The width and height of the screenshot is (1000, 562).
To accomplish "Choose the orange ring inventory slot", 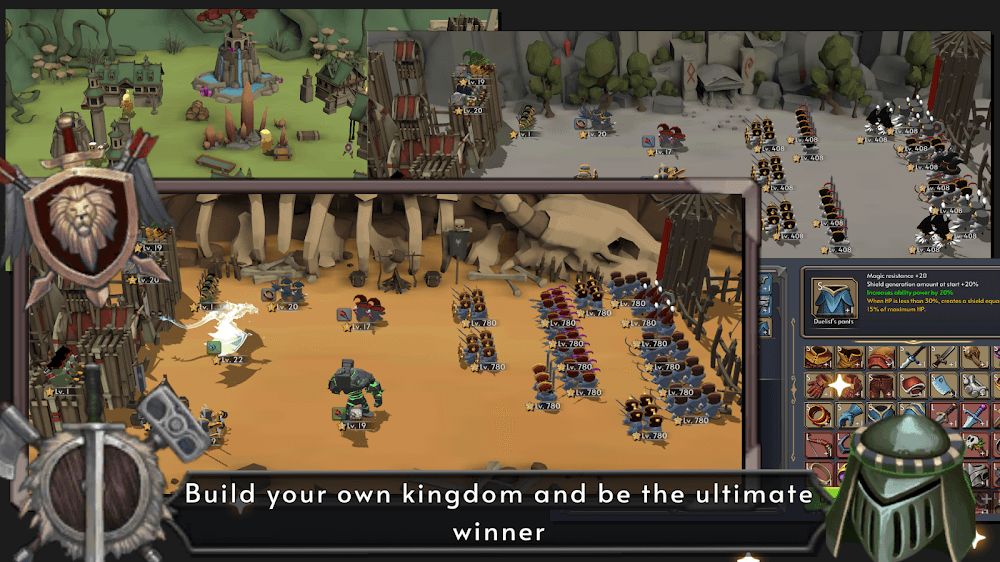I will (819, 415).
